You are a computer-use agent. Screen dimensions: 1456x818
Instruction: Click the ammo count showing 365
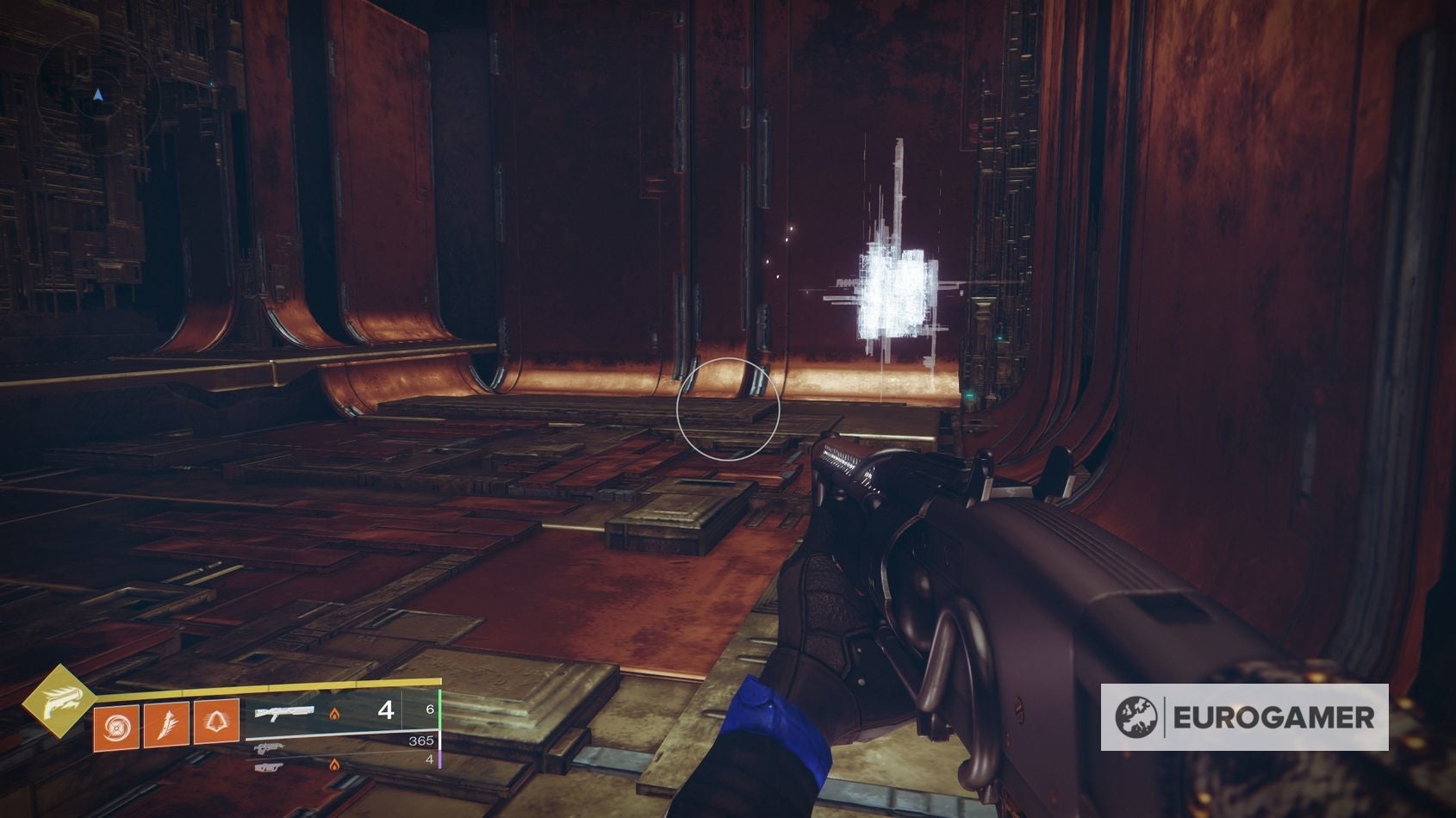click(x=422, y=741)
